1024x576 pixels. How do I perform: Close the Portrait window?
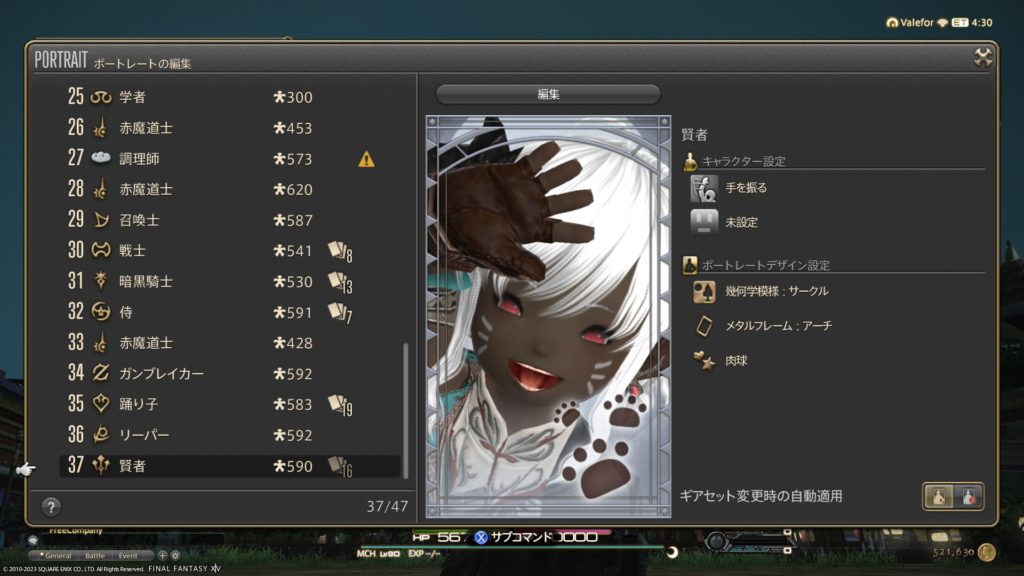pyautogui.click(x=983, y=57)
